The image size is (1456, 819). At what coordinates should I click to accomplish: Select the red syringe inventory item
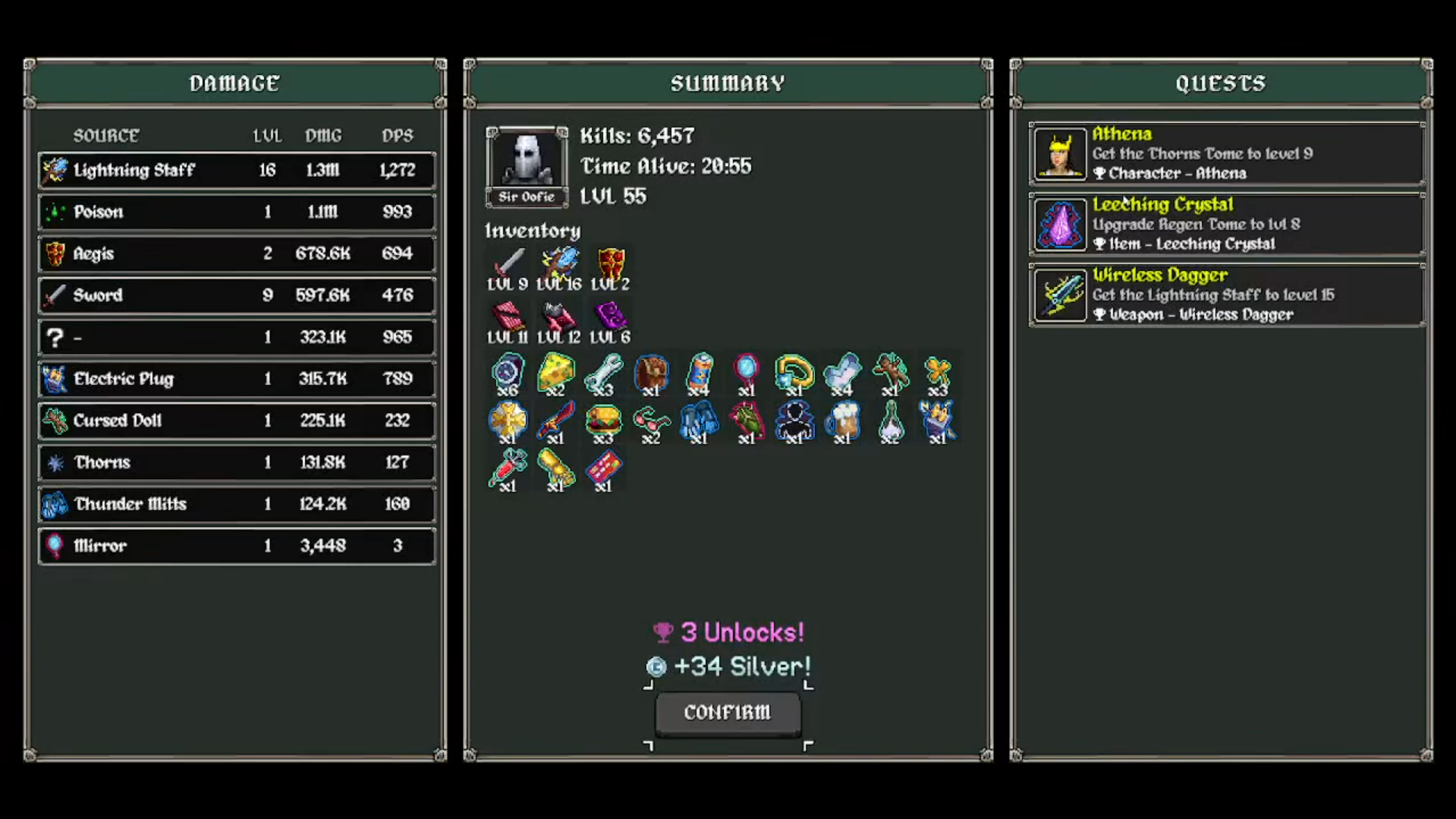[x=508, y=468]
